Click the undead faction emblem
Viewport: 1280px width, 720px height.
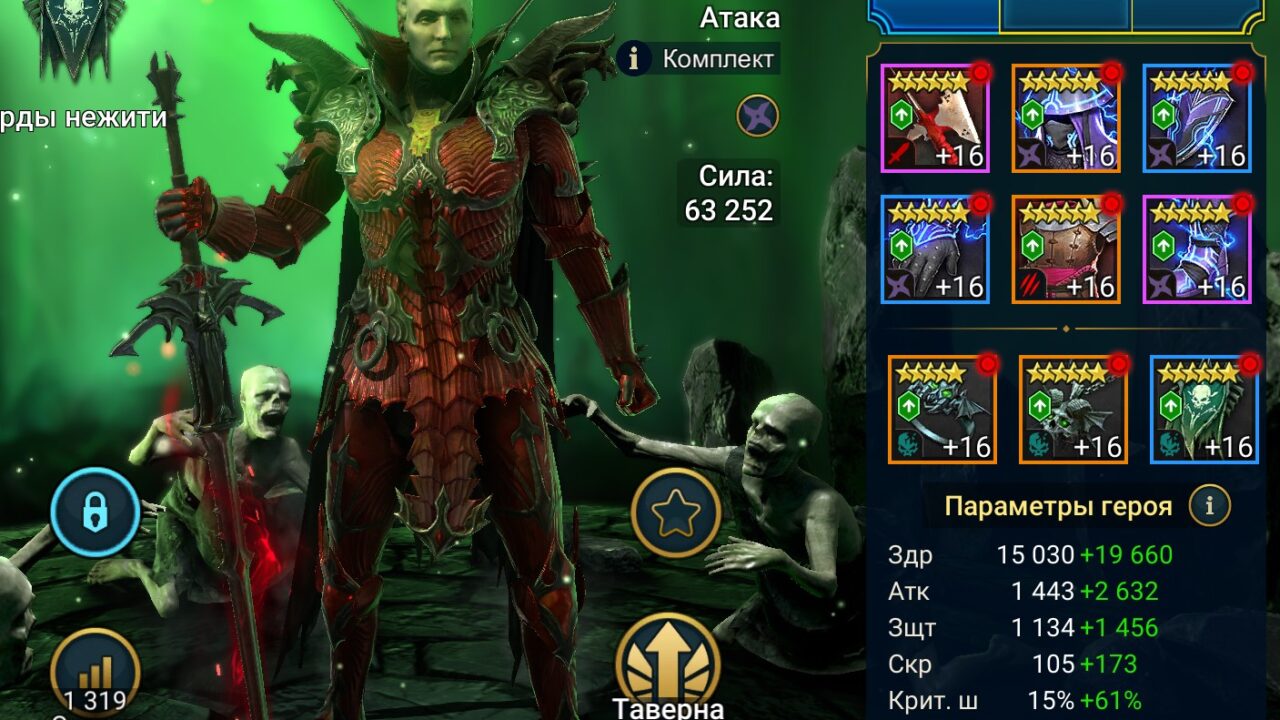point(75,38)
